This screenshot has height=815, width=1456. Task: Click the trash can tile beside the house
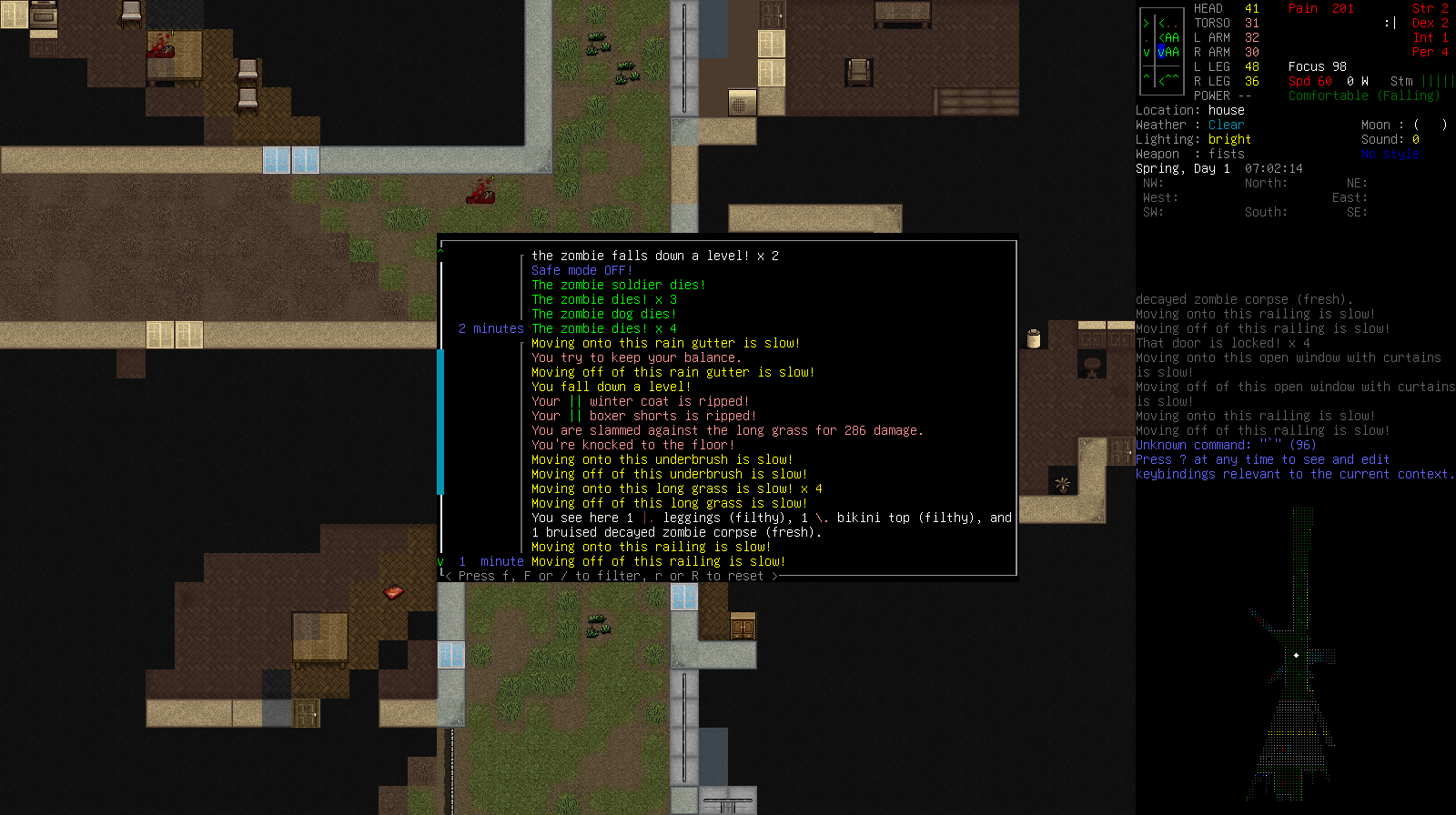1033,336
